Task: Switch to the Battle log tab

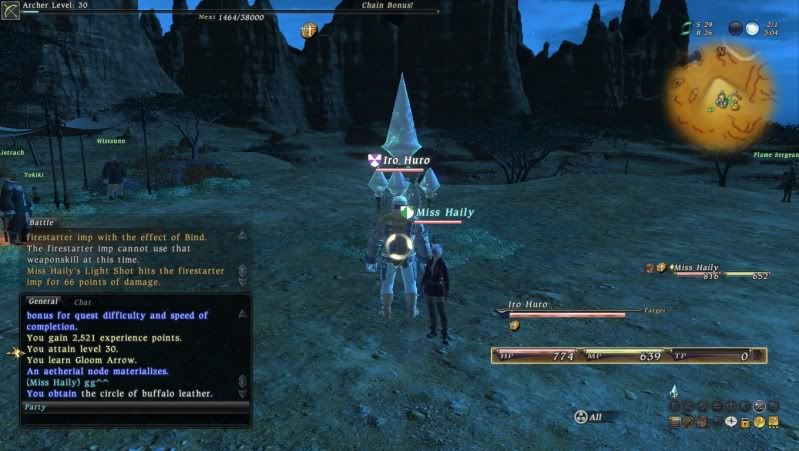Action: click(42, 222)
